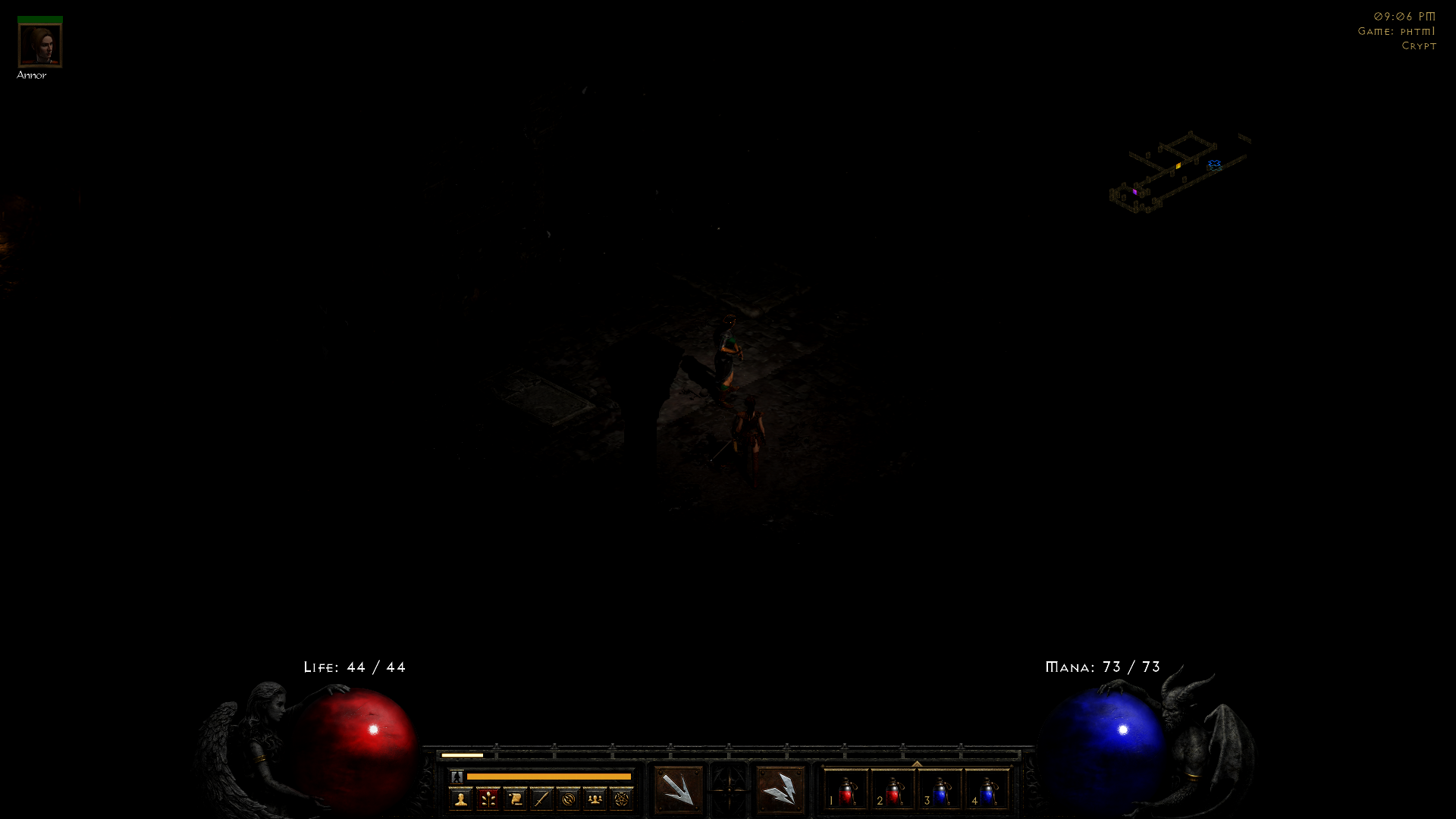Expand the belt via the small arrow above slot 4
The width and height of the screenshot is (1456, 819).
tap(918, 762)
